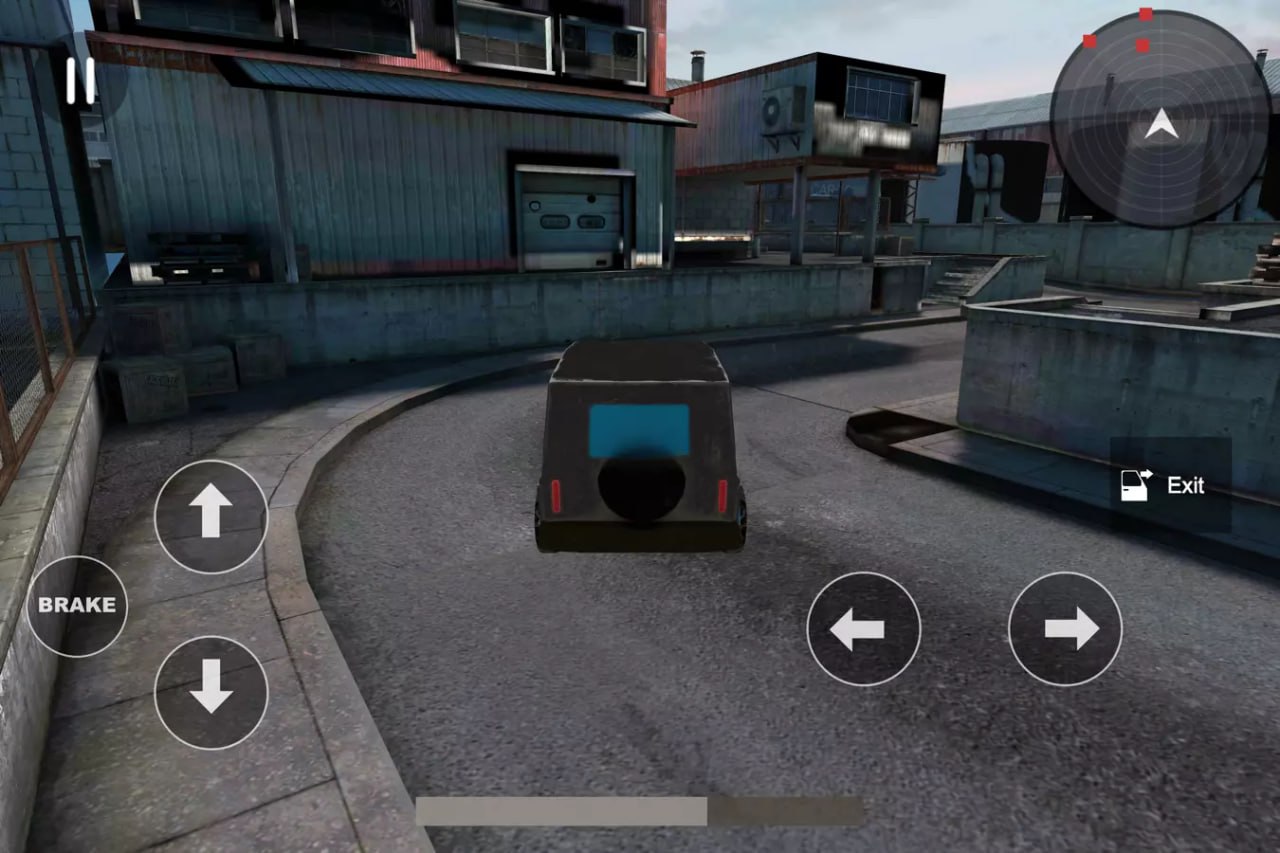
Task: Pause the game
Action: point(80,80)
